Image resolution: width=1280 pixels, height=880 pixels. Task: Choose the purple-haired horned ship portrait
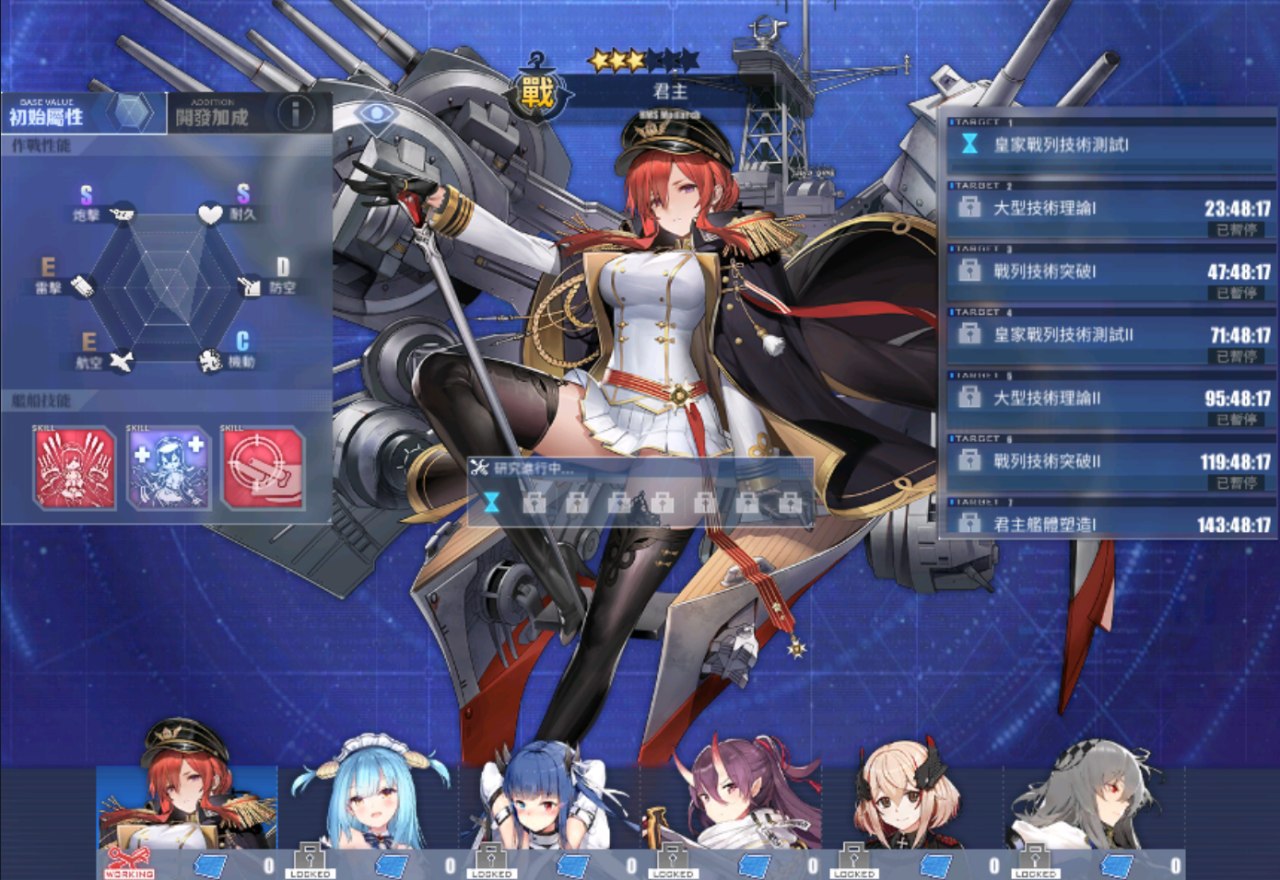pos(732,800)
